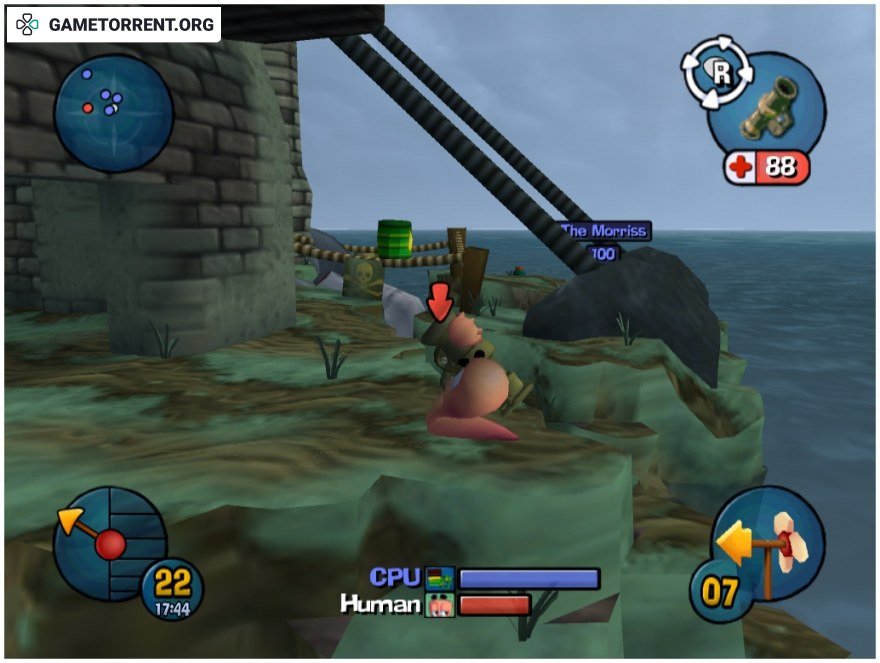Click the Human team worm icon
Screen dimensions: 880x663
tap(440, 604)
